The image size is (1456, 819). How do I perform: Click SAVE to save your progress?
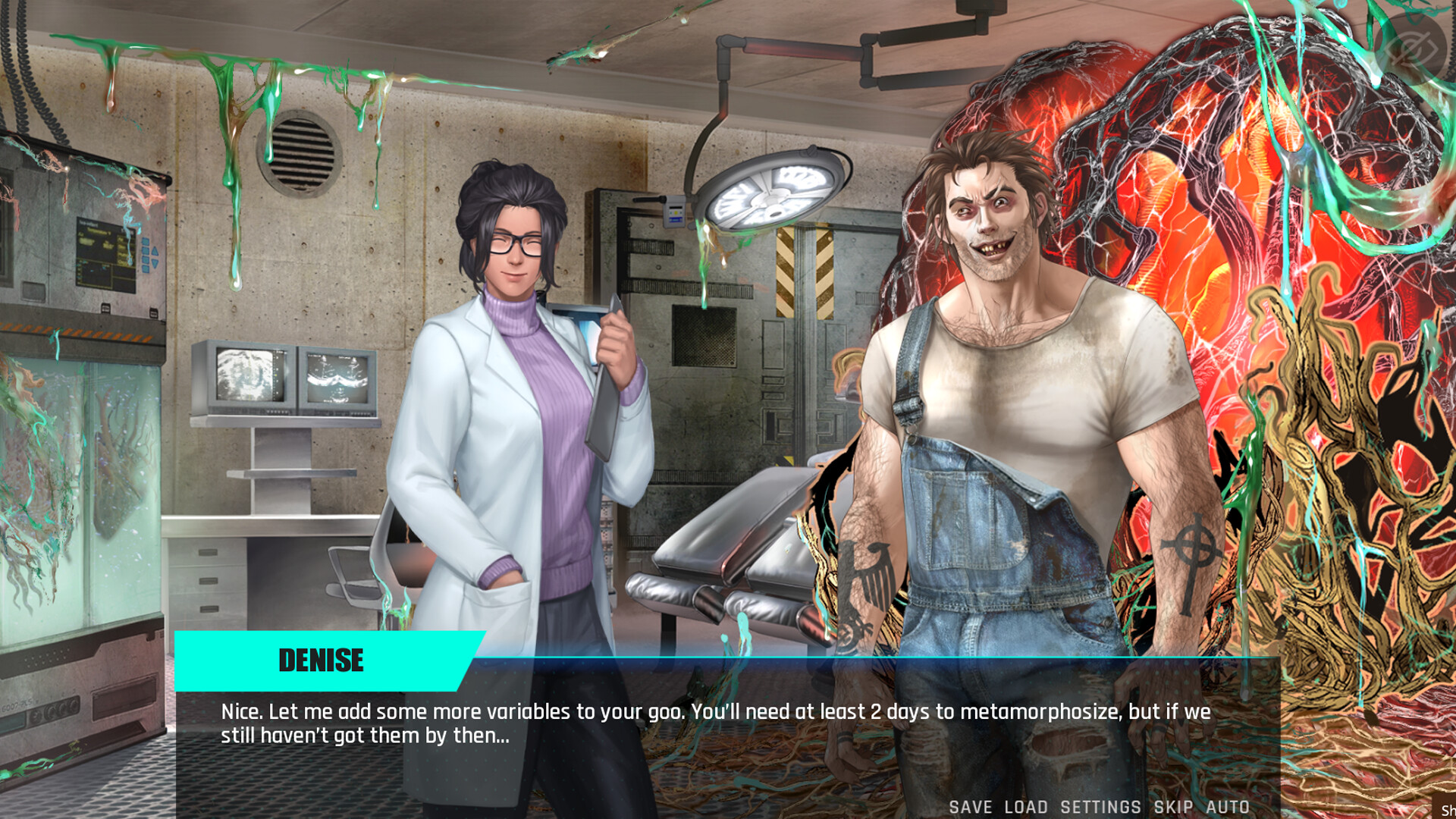pyautogui.click(x=971, y=807)
